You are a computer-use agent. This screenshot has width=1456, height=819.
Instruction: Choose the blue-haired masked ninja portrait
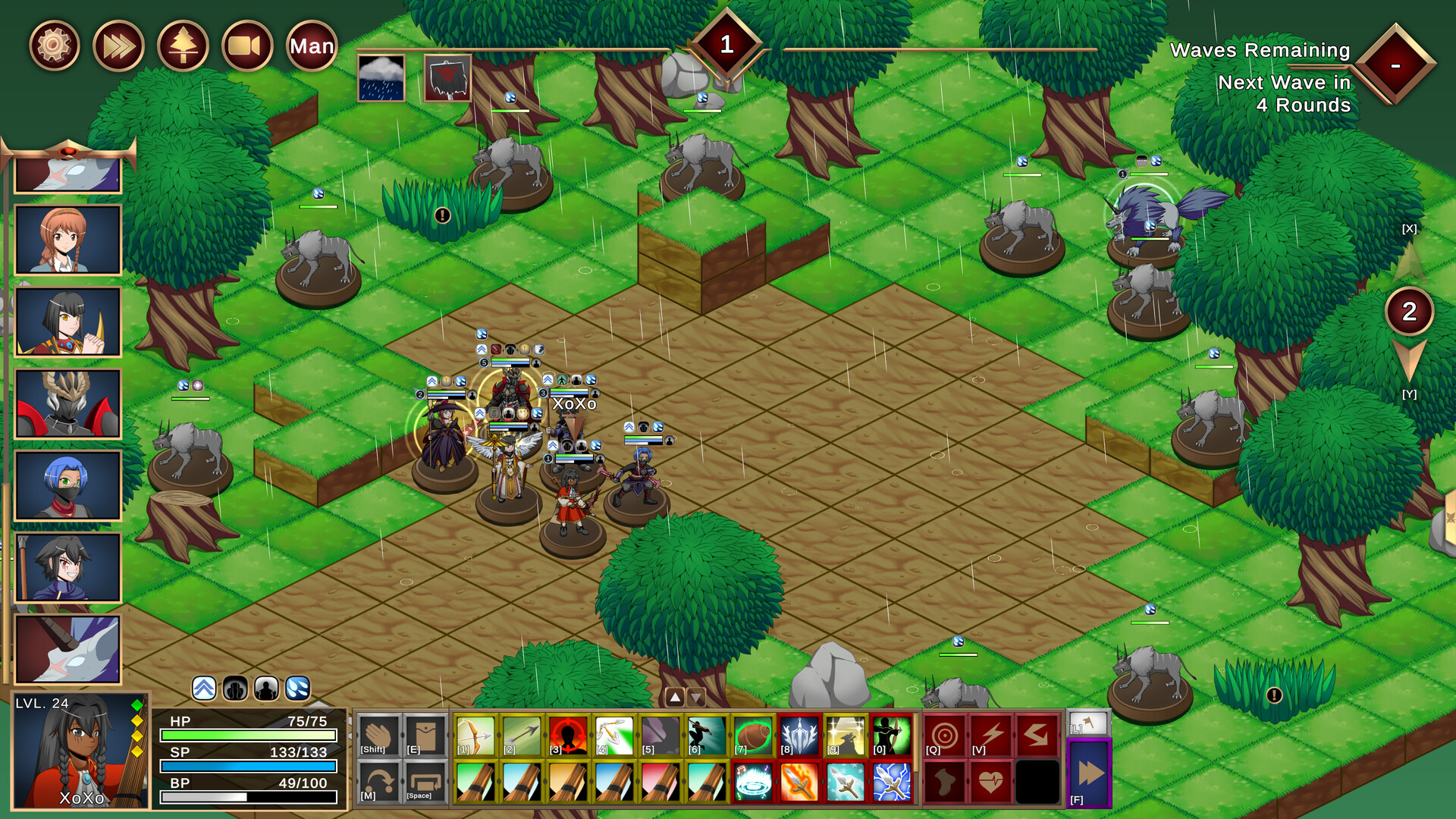pos(68,485)
